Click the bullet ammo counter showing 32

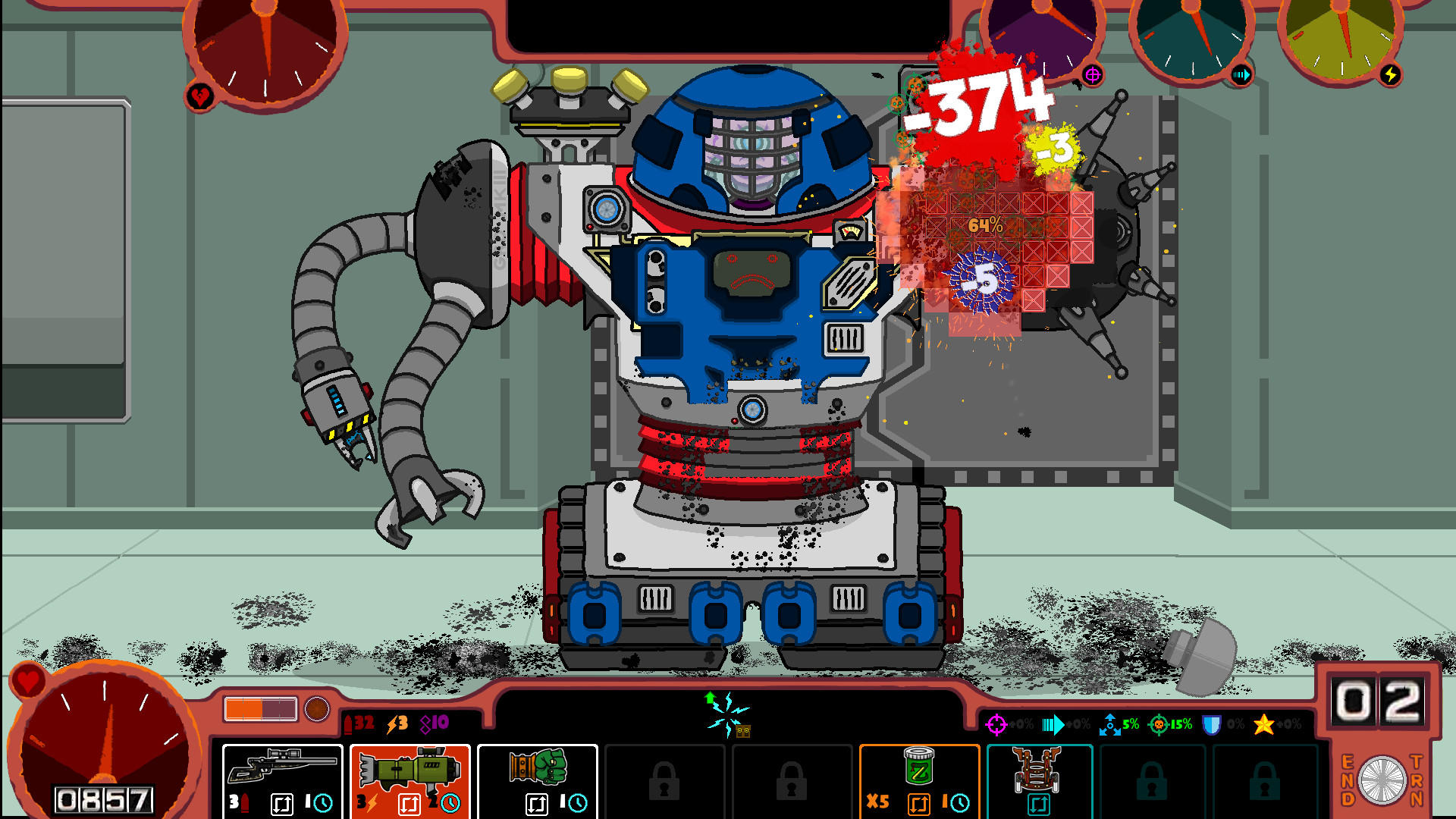(x=356, y=725)
